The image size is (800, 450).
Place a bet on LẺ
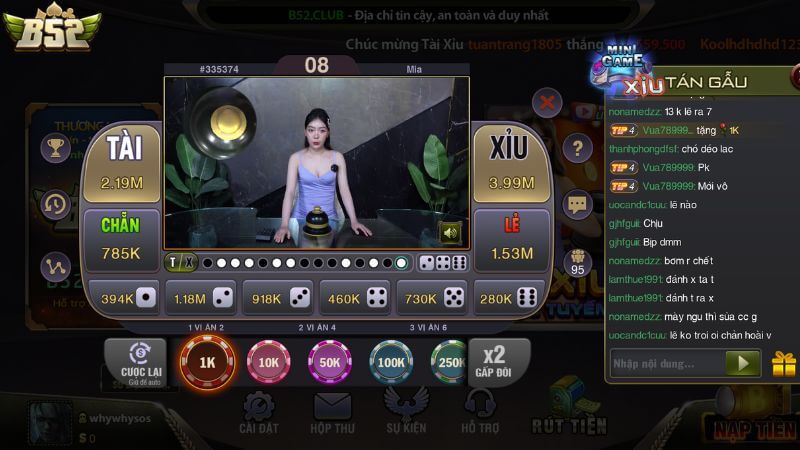(x=511, y=240)
